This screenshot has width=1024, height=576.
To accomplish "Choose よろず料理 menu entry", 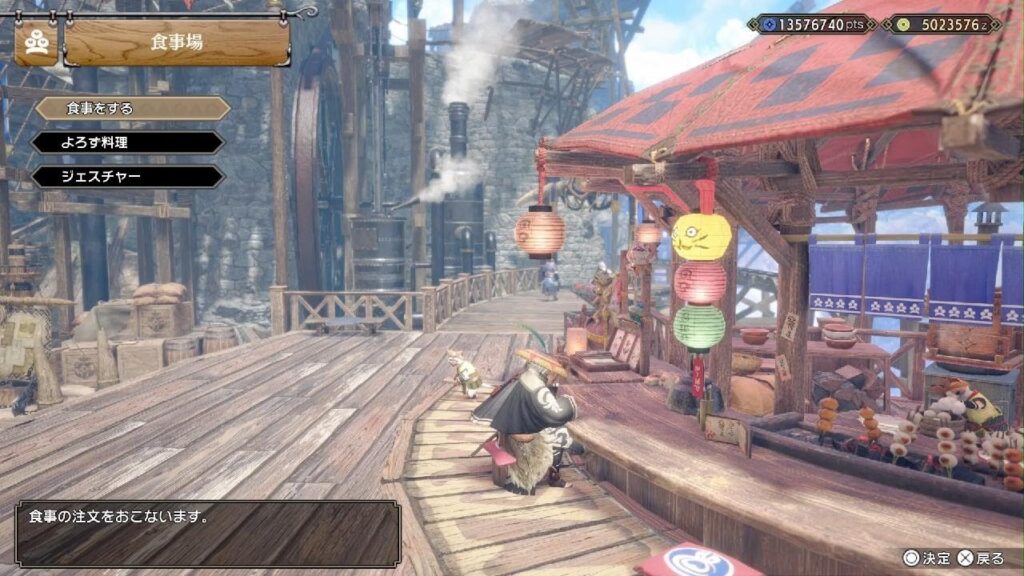I will pos(127,142).
